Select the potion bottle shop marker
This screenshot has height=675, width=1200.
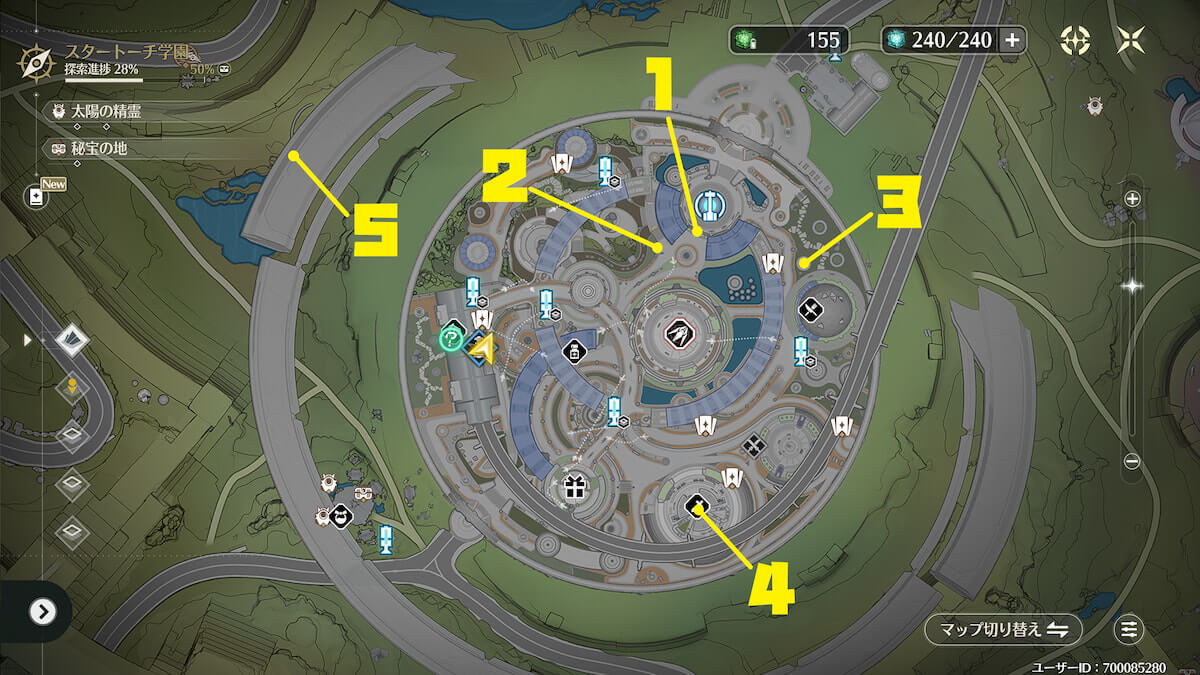pos(574,350)
